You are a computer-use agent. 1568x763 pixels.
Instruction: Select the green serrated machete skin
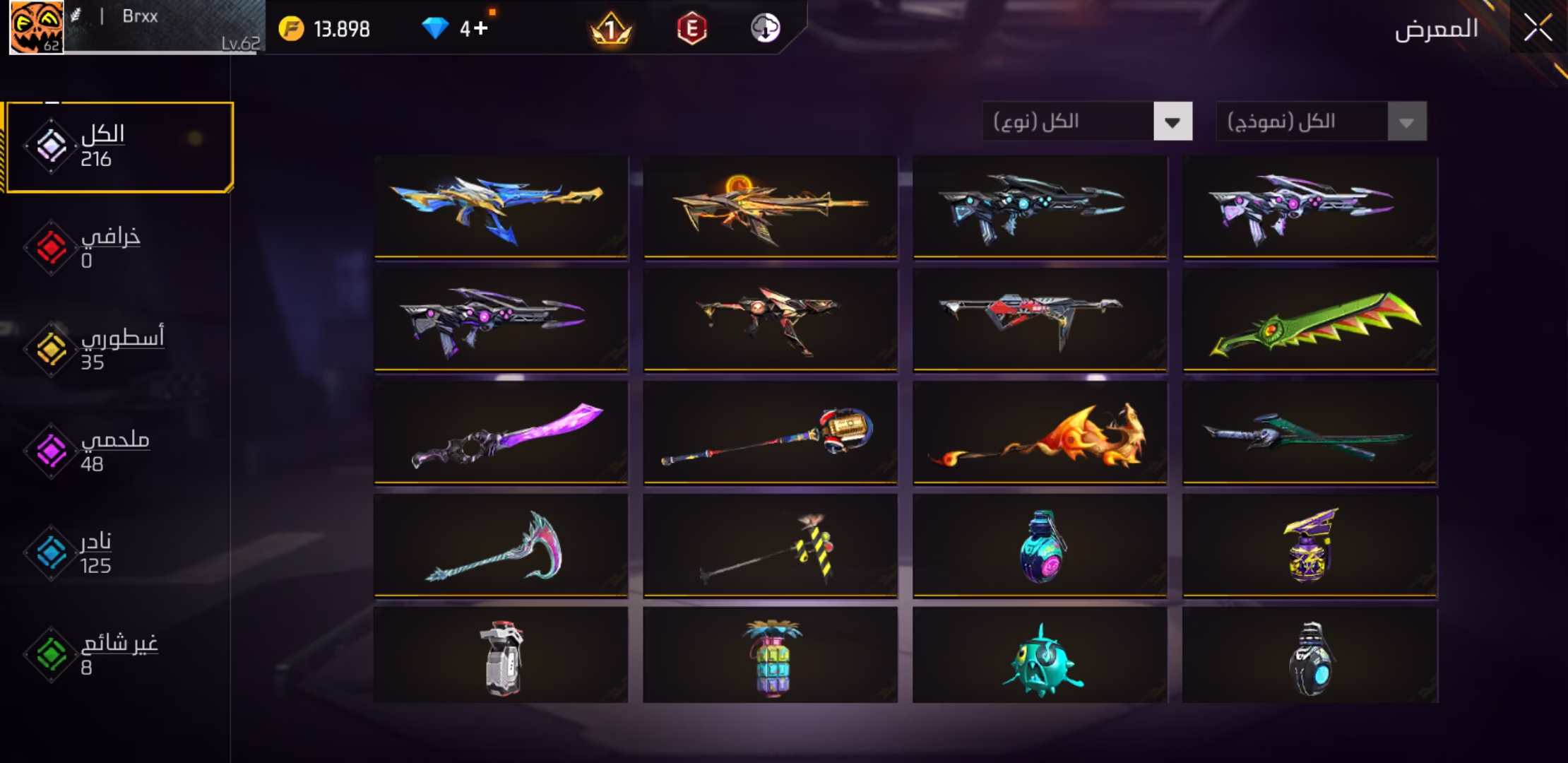[x=1310, y=320]
